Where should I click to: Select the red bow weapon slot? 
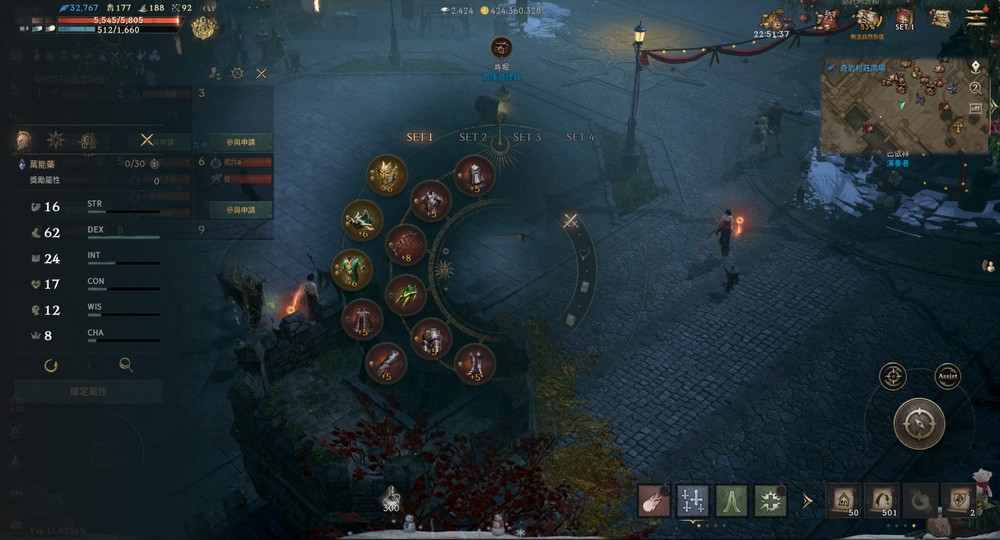pyautogui.click(x=406, y=244)
